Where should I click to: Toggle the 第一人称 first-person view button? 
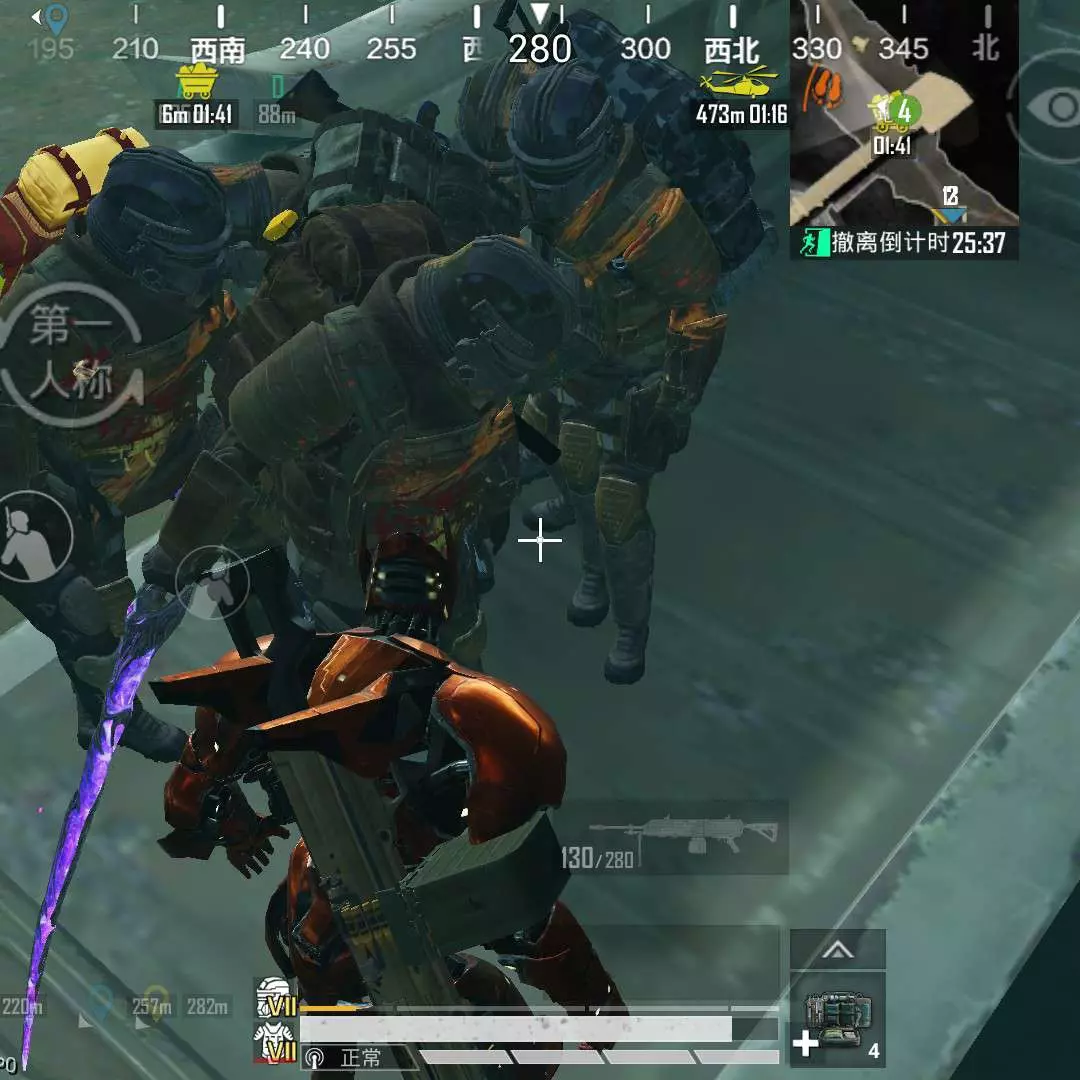72,355
